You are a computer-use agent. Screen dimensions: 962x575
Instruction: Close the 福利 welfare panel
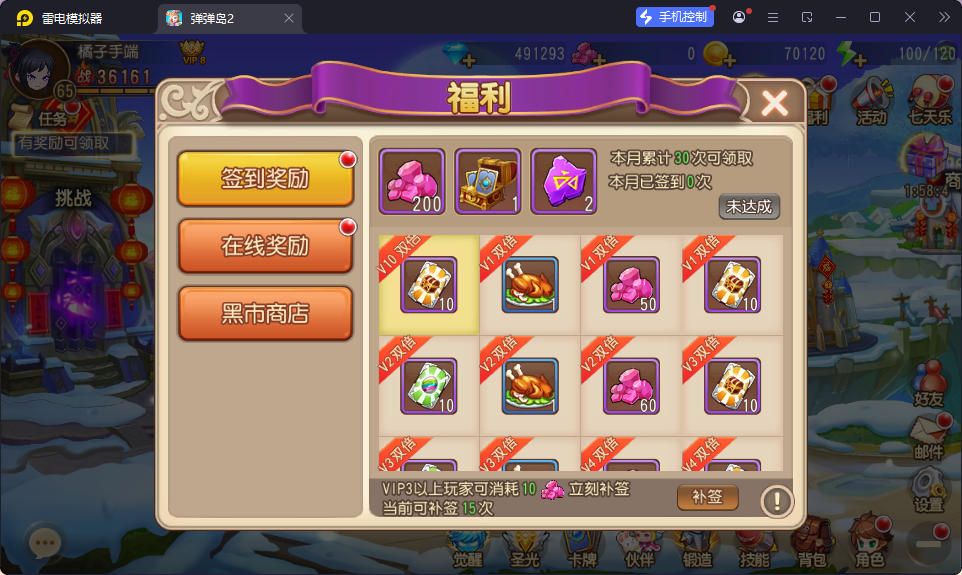pos(775,103)
